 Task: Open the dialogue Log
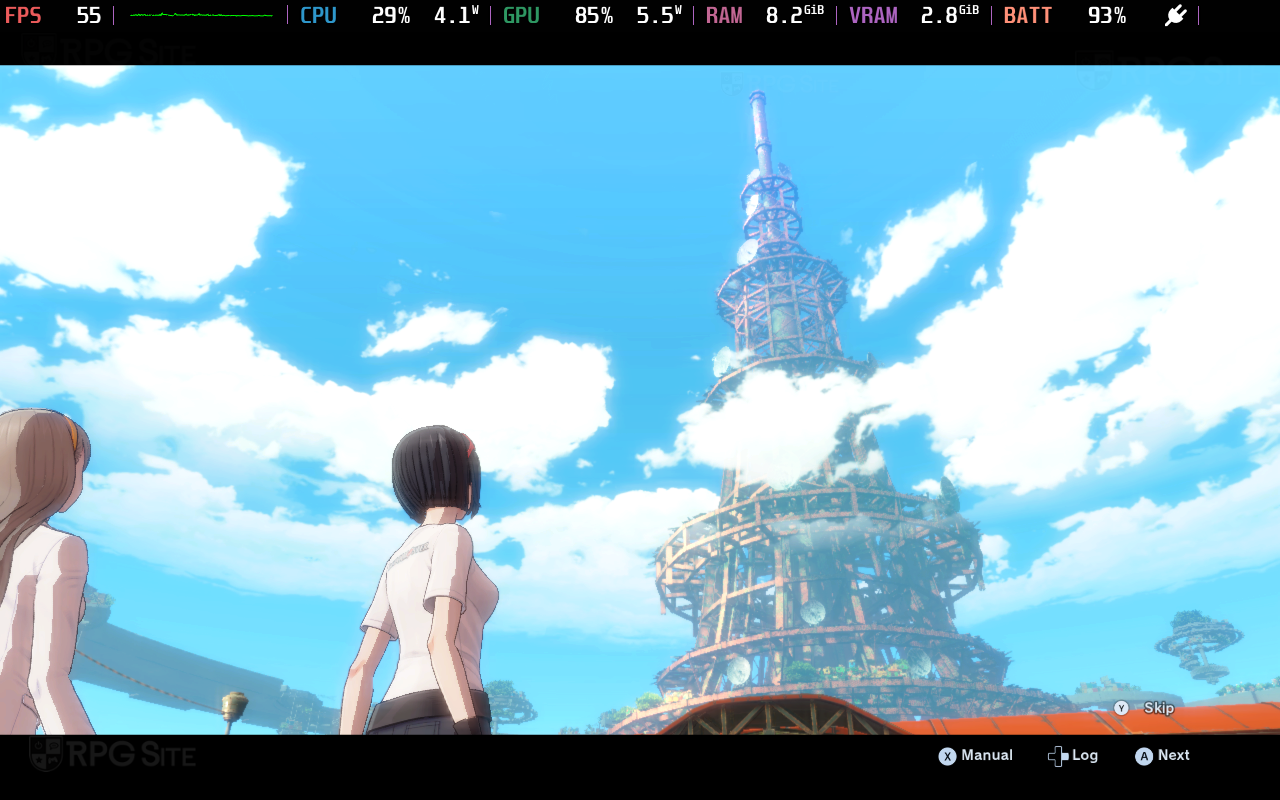[1073, 756]
